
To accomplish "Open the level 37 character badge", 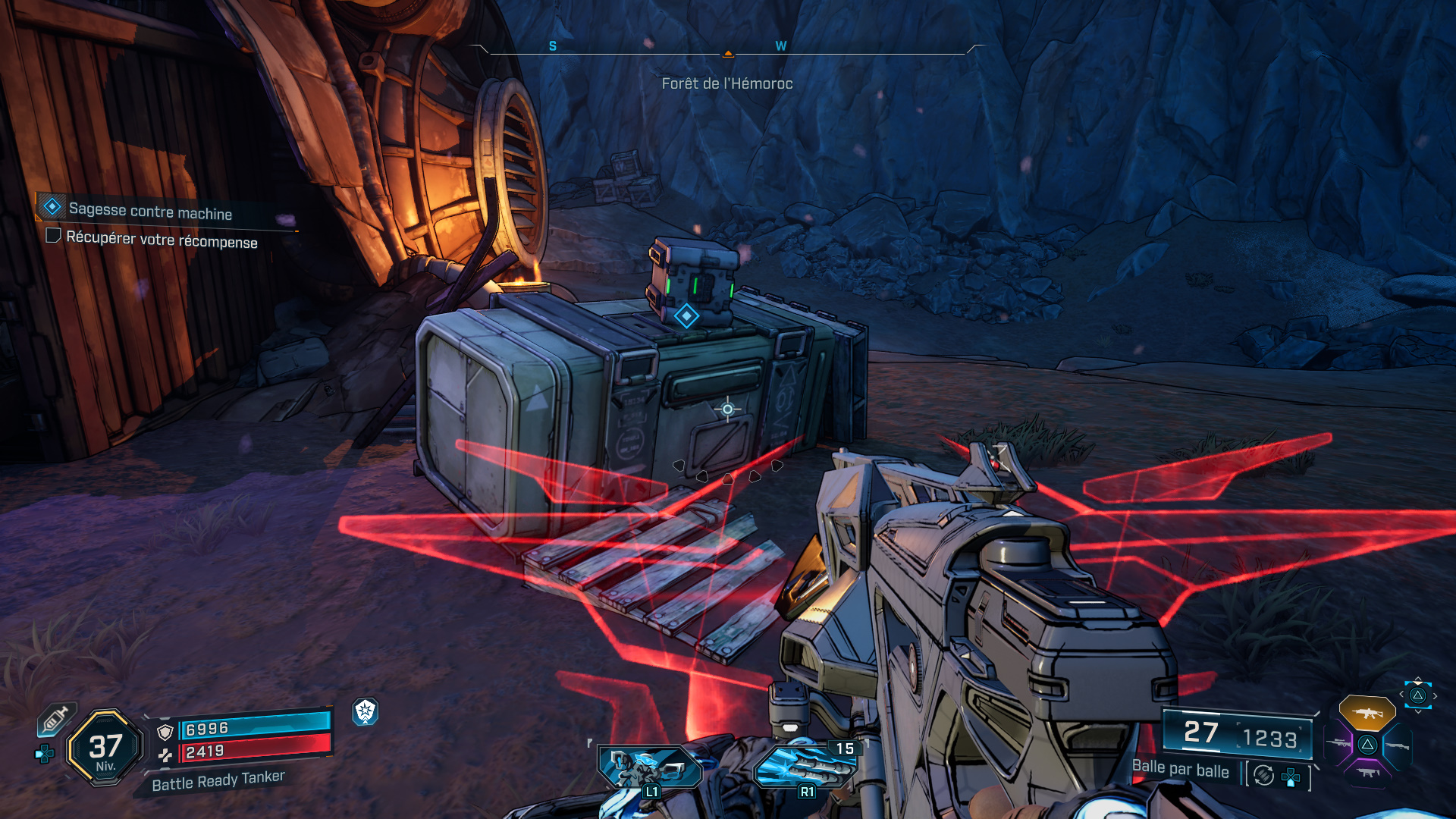I will (105, 748).
